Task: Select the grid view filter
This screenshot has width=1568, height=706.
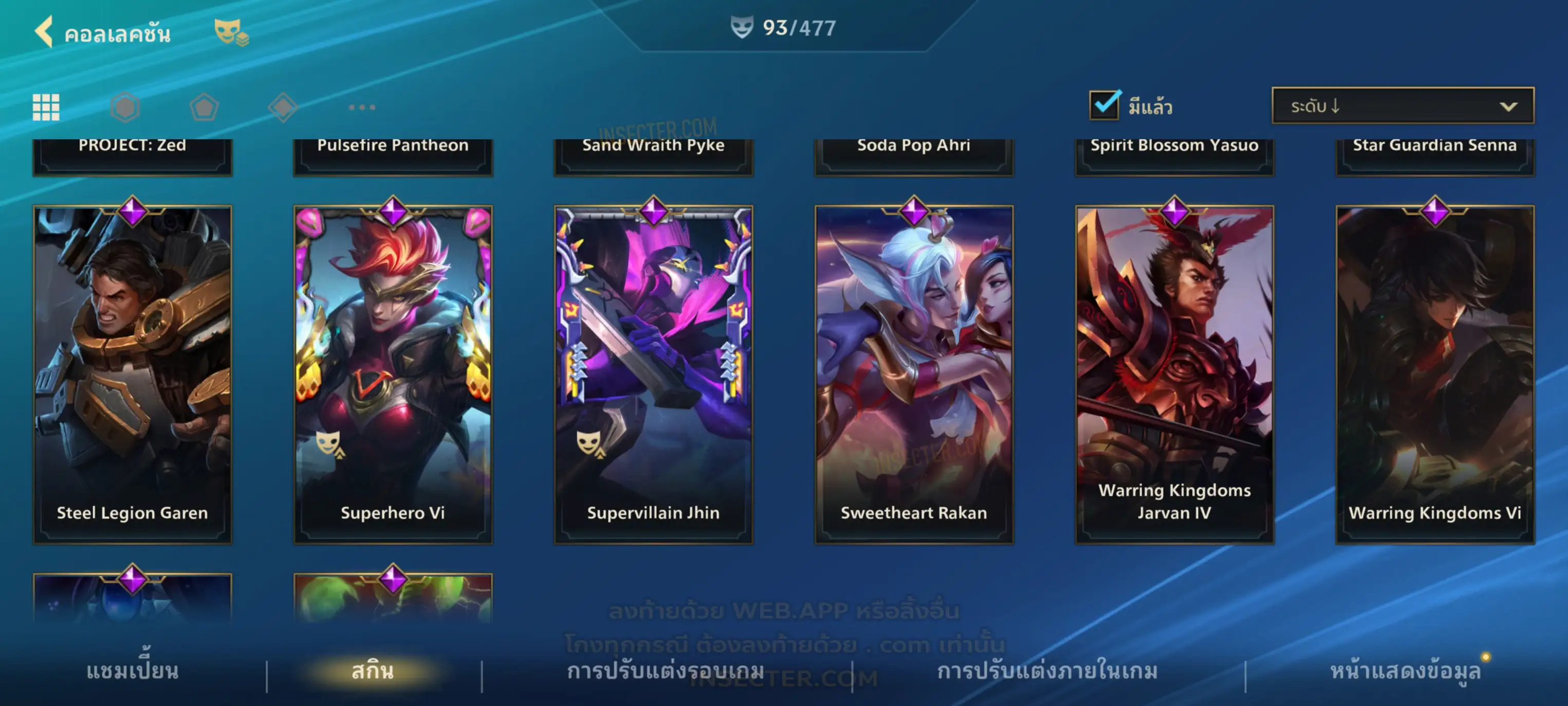Action: click(46, 107)
